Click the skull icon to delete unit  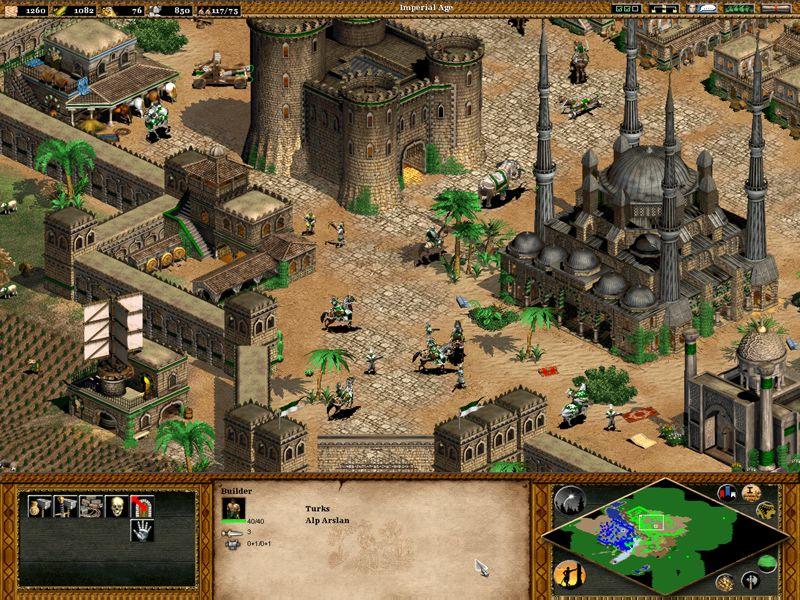pos(117,505)
